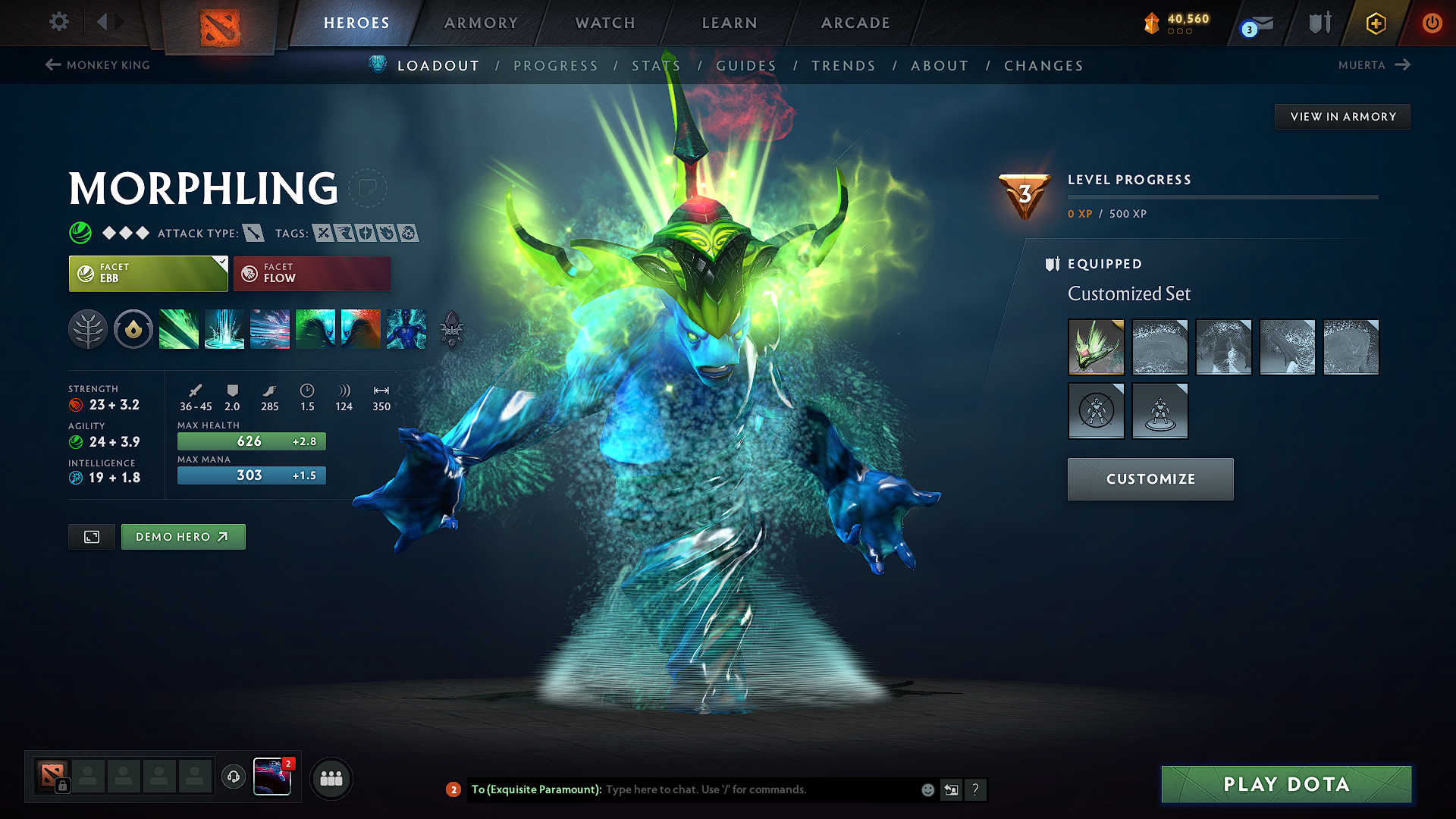The width and height of the screenshot is (1456, 819).
Task: View the Morph ultimate ability icon
Action: (406, 329)
